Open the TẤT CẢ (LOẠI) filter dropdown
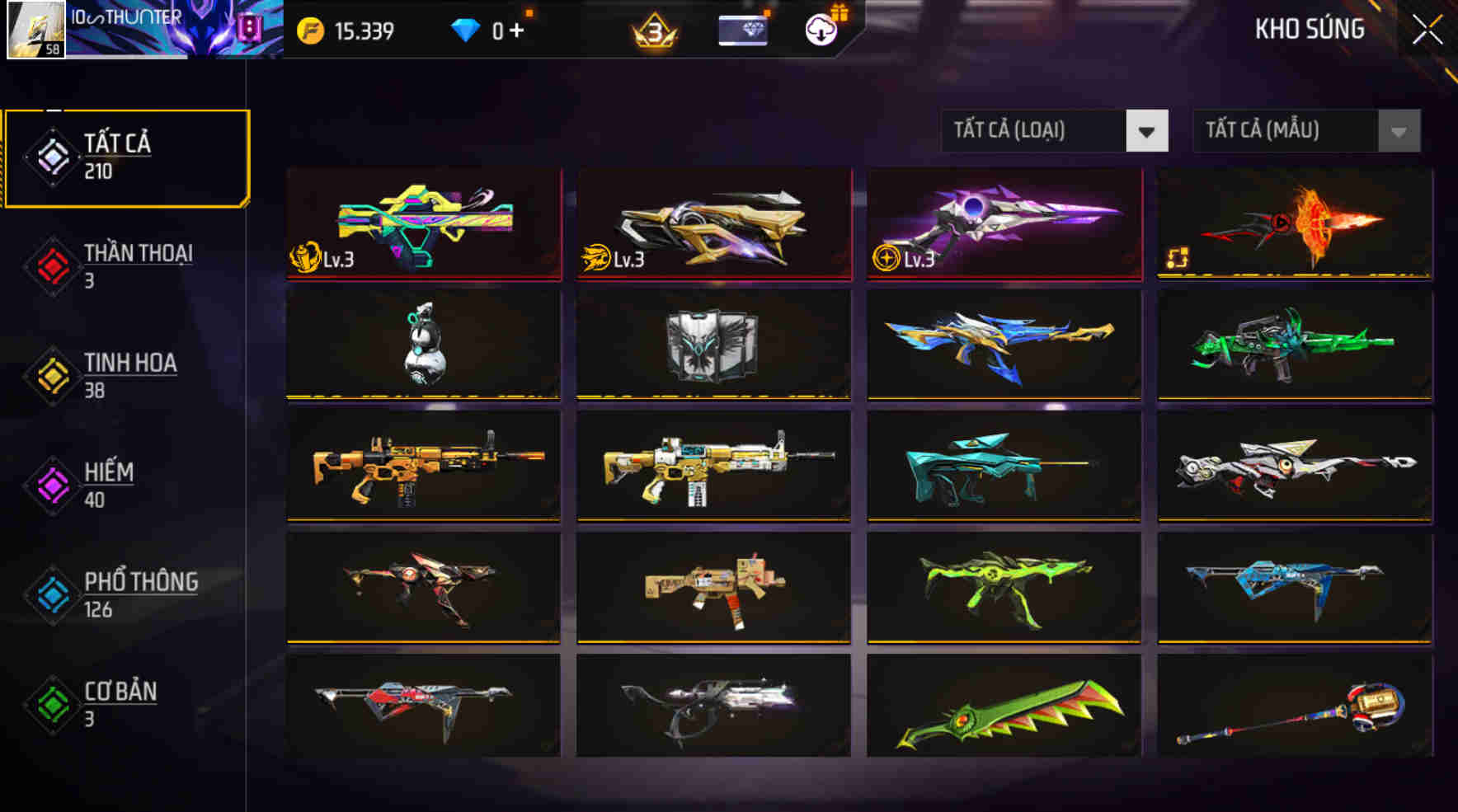The width and height of the screenshot is (1458, 812). click(x=1032, y=130)
